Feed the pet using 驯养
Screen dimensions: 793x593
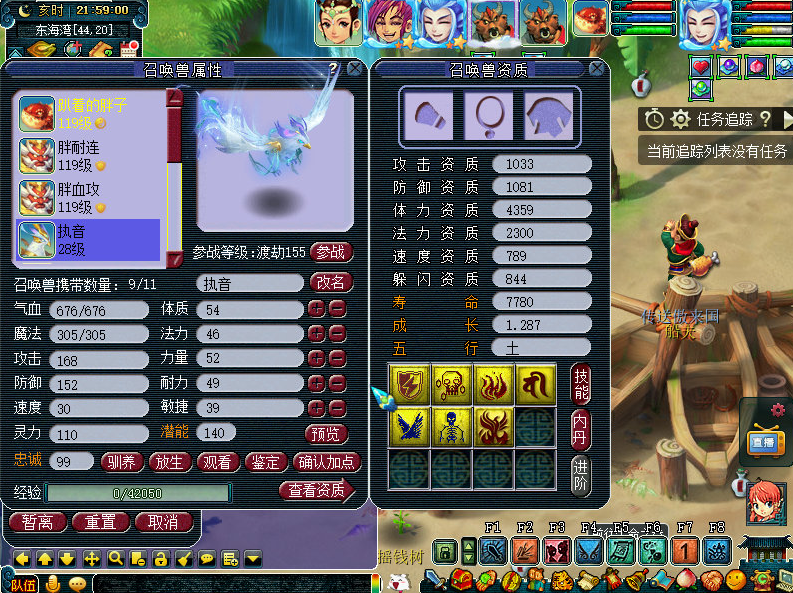pos(122,462)
